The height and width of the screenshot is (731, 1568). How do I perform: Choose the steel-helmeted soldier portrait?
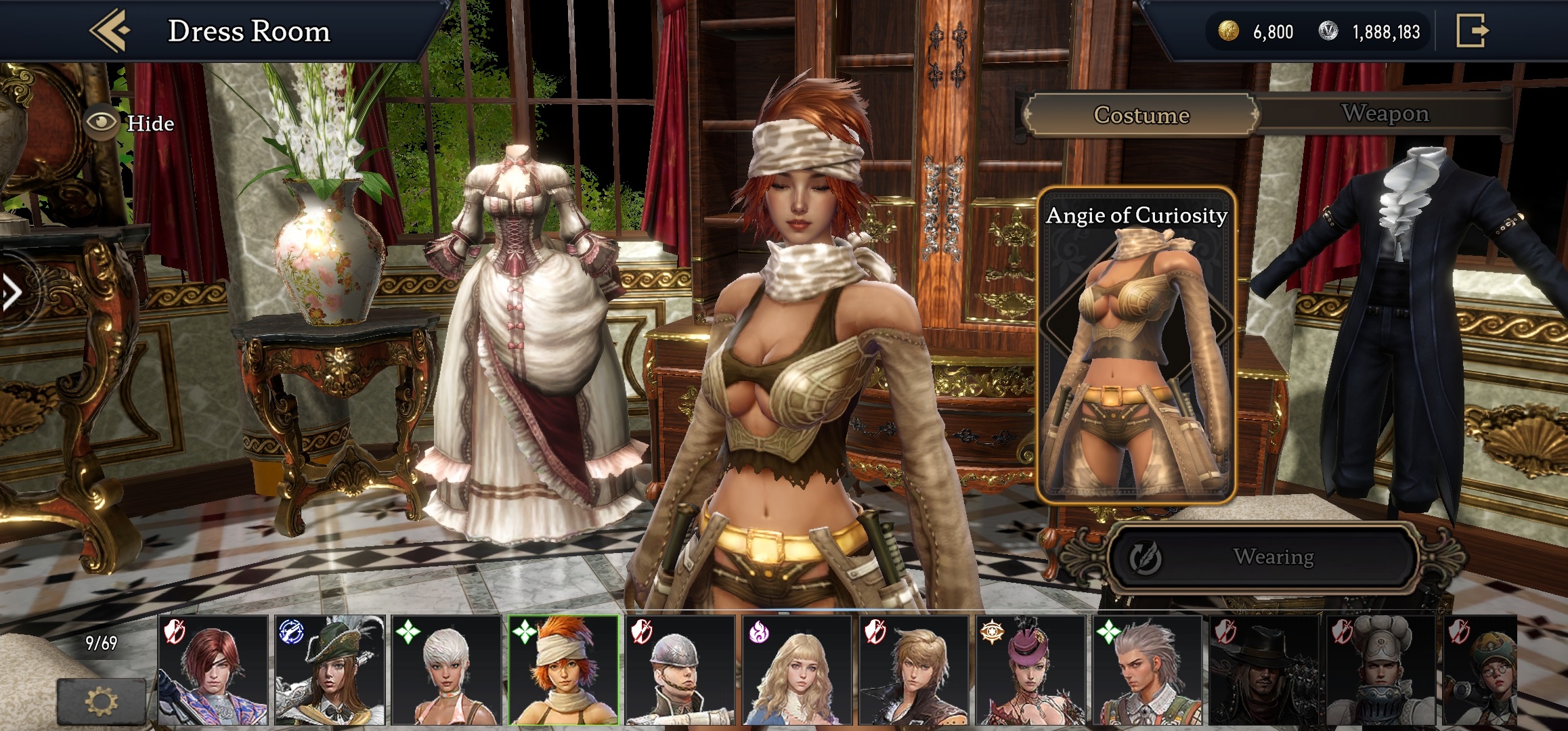coord(680,670)
